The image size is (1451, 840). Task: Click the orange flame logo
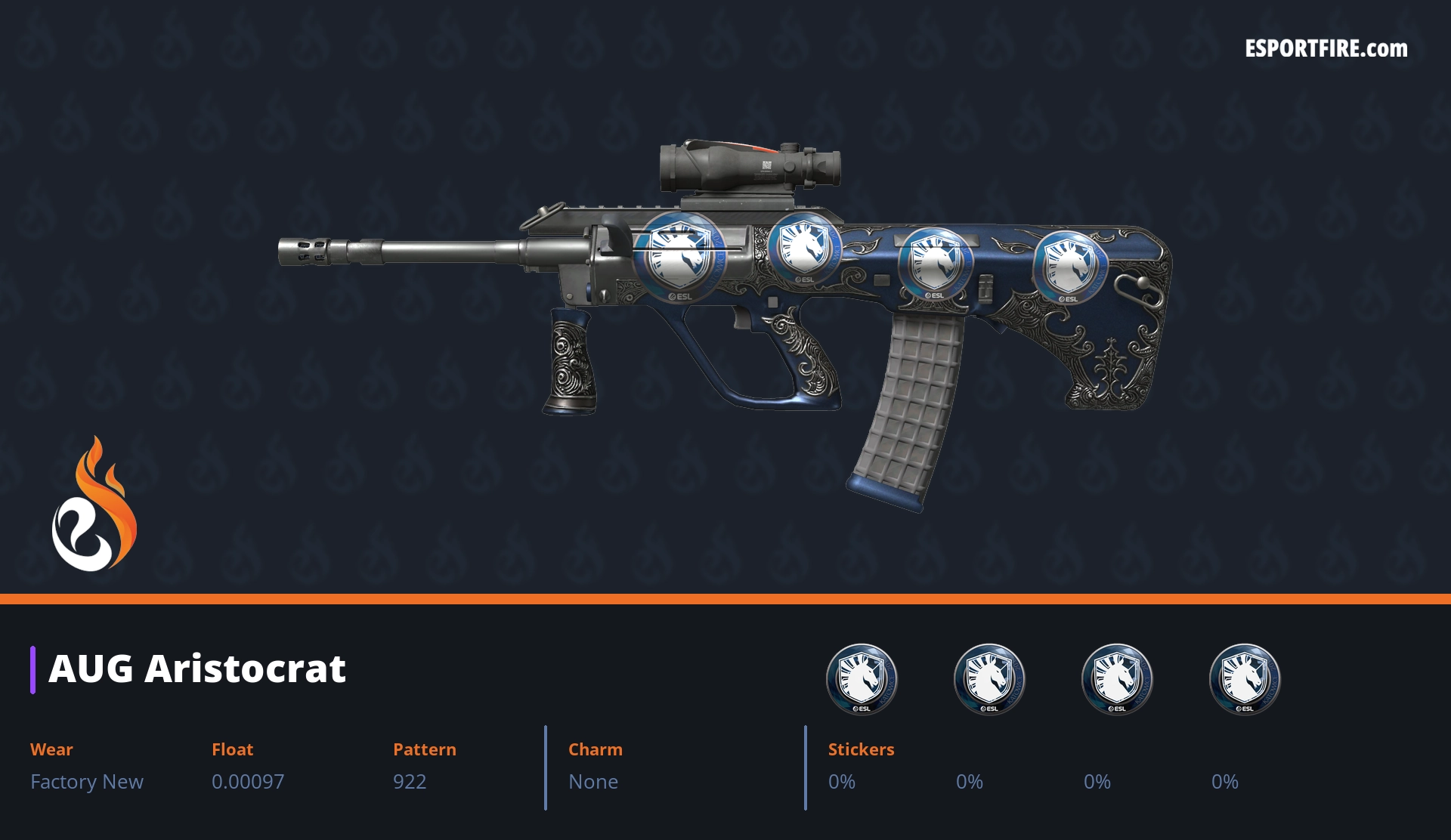[94, 505]
